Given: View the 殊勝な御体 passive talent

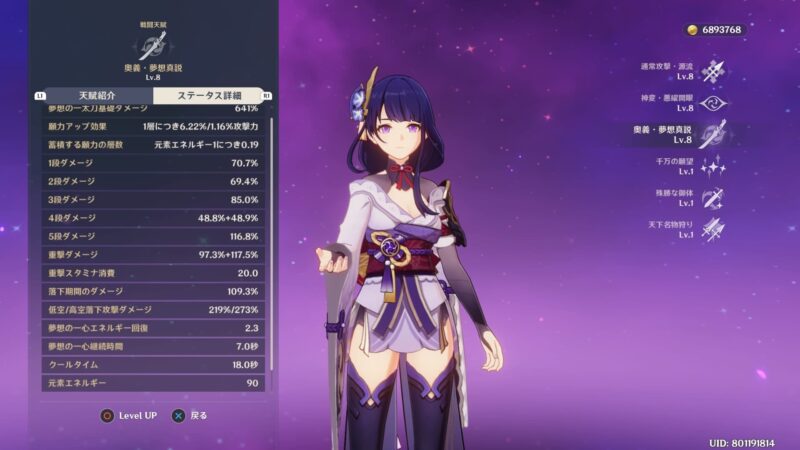Looking at the screenshot, I should [712, 198].
